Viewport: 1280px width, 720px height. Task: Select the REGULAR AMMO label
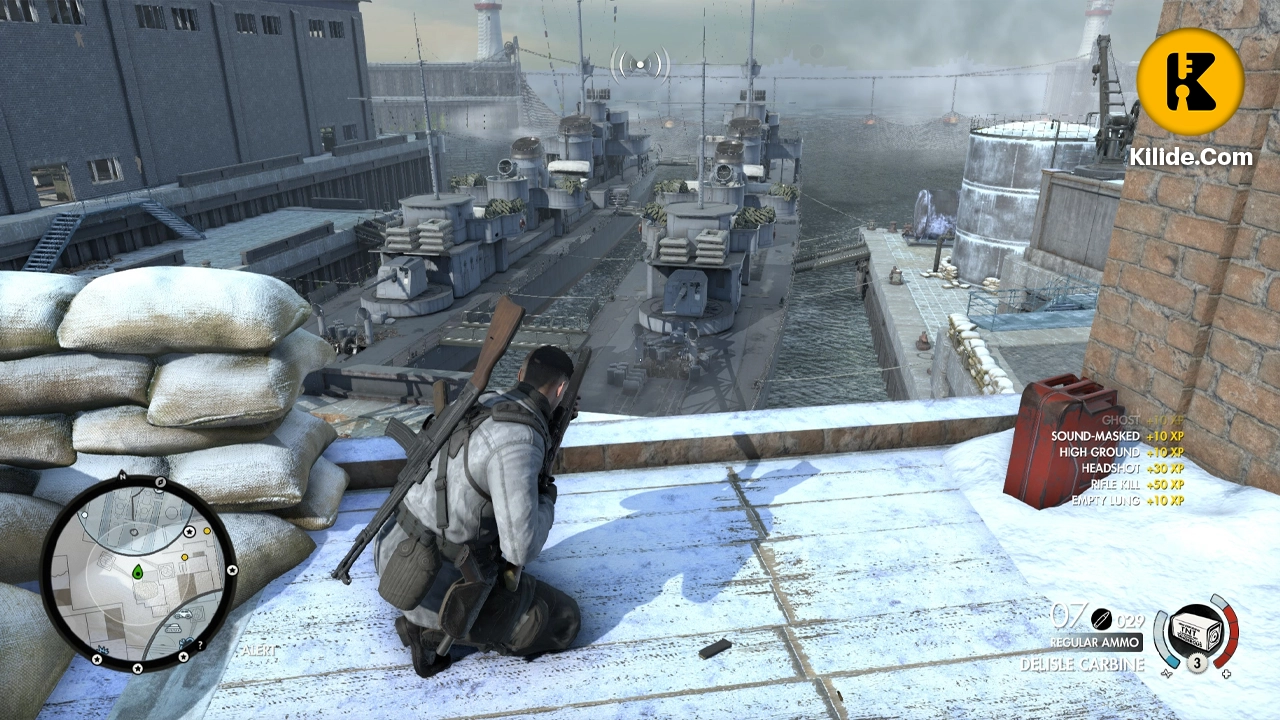click(1095, 642)
